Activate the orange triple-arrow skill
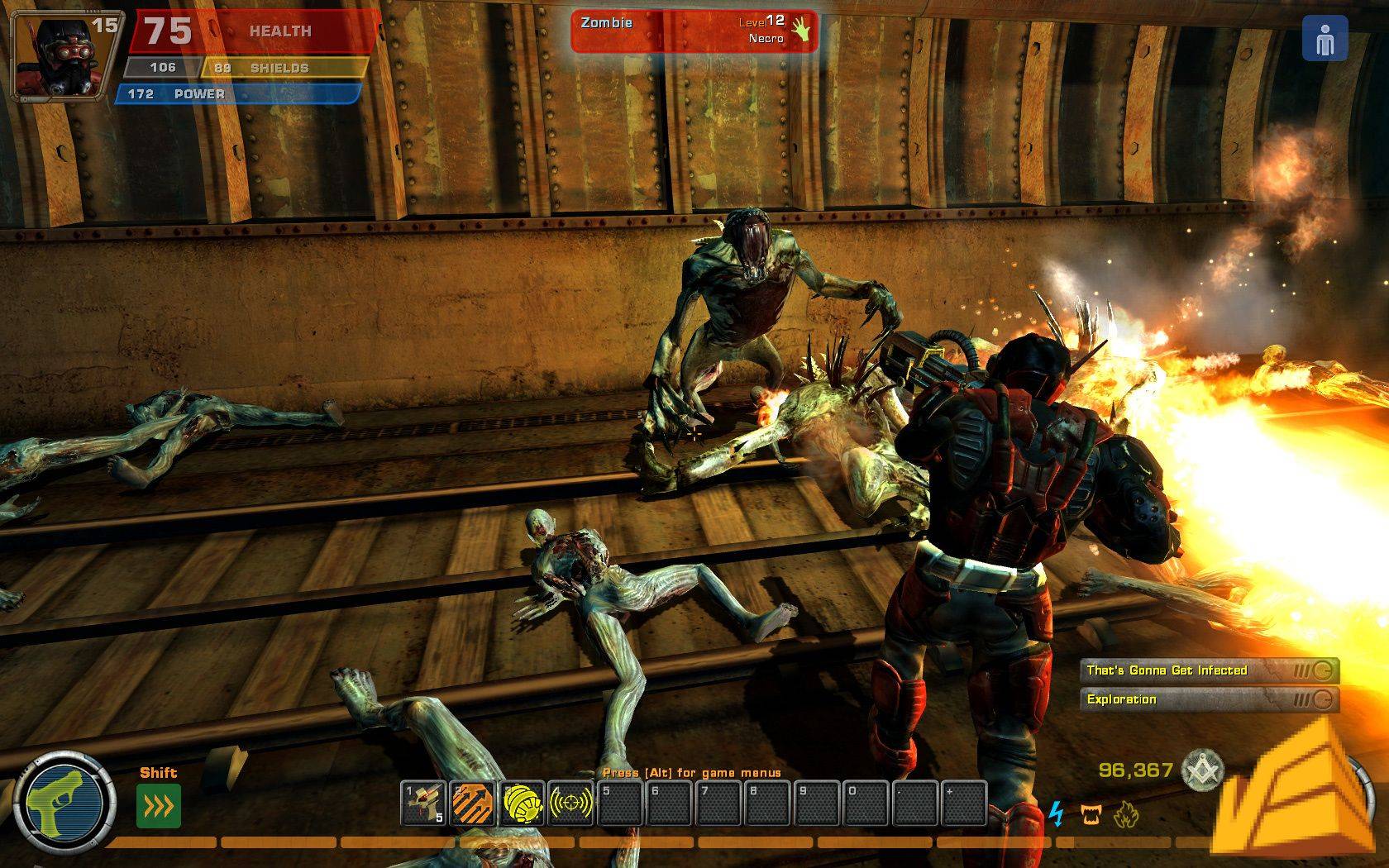This screenshot has height=868, width=1389. [x=473, y=803]
